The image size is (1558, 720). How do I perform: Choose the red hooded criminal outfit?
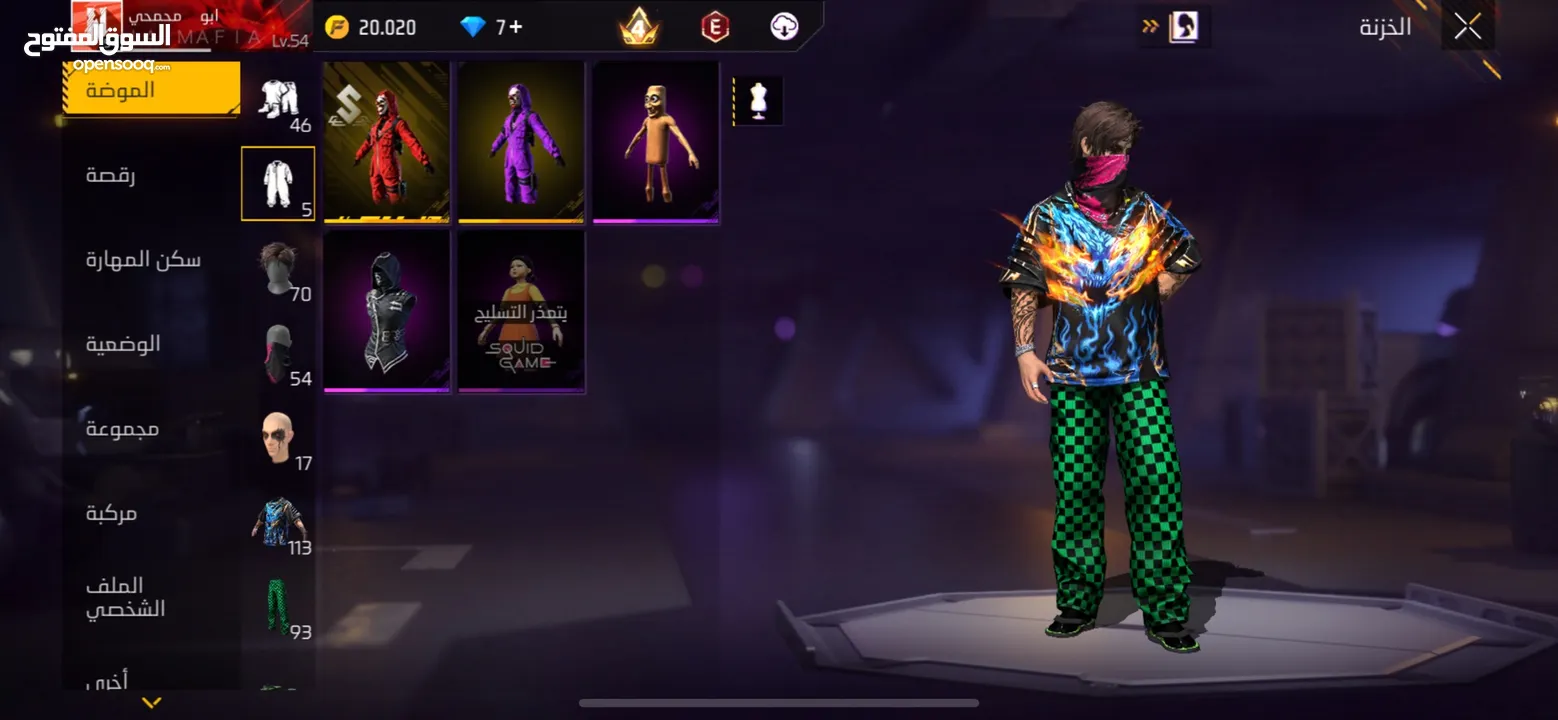(x=386, y=141)
